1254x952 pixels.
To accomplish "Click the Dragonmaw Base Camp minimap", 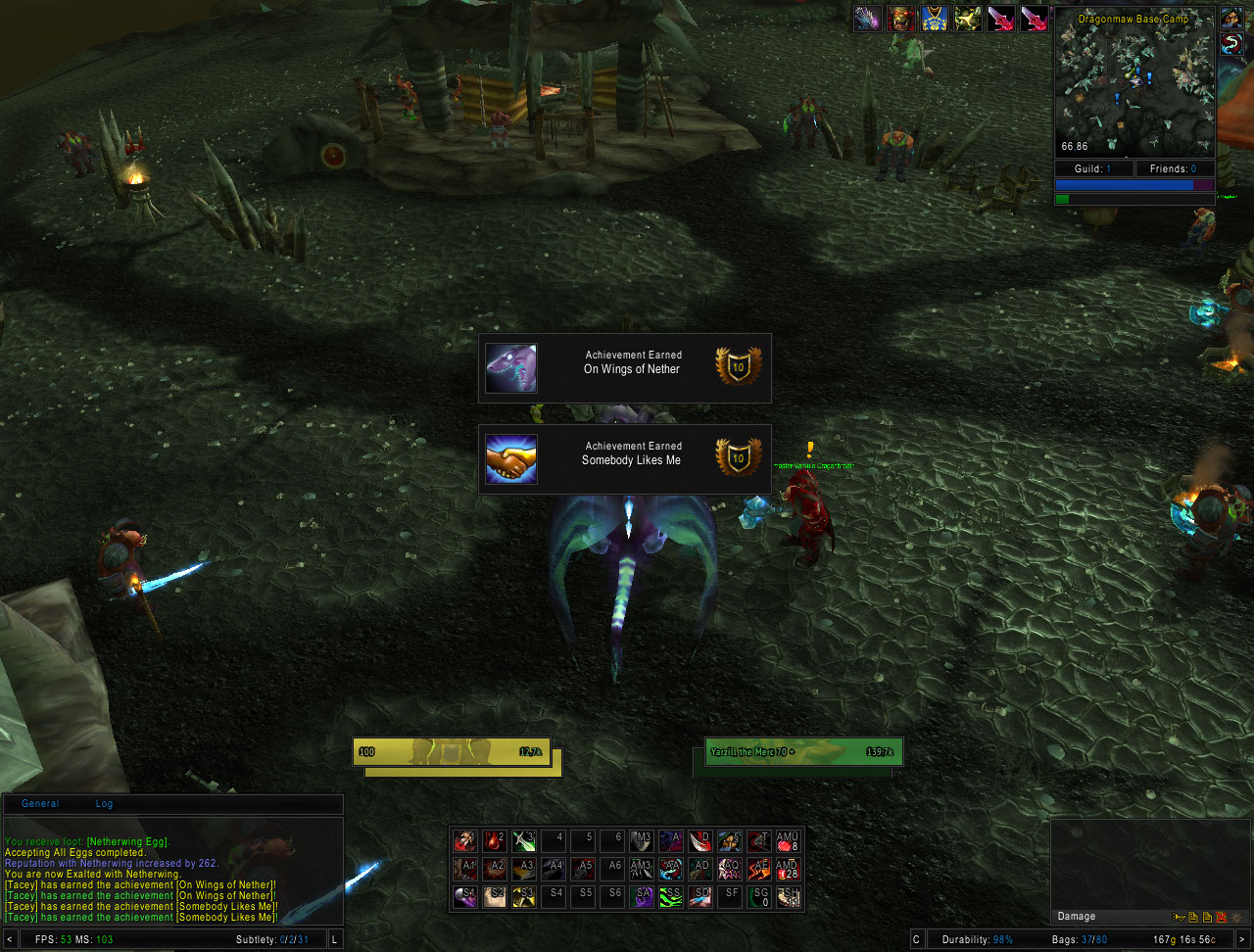I will [x=1133, y=83].
